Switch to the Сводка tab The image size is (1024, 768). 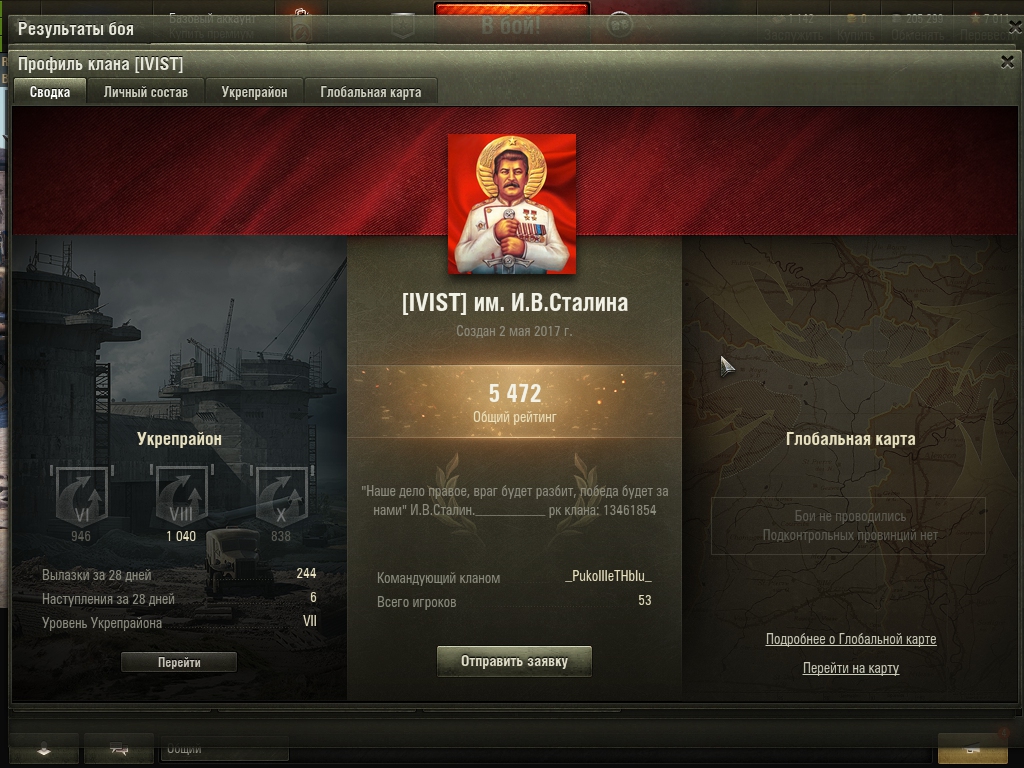point(50,92)
